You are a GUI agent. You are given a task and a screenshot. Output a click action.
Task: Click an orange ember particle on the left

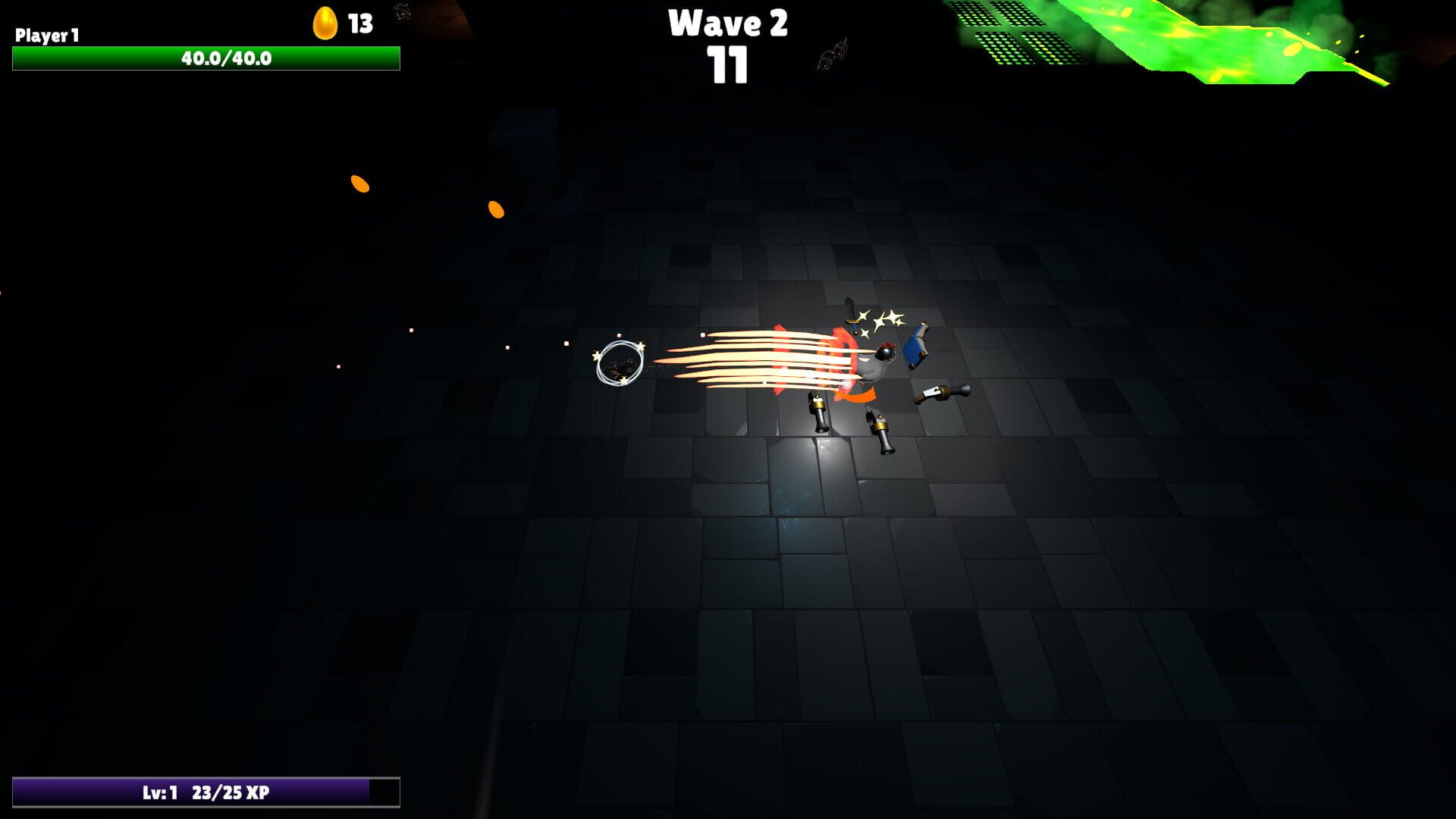pos(359,182)
